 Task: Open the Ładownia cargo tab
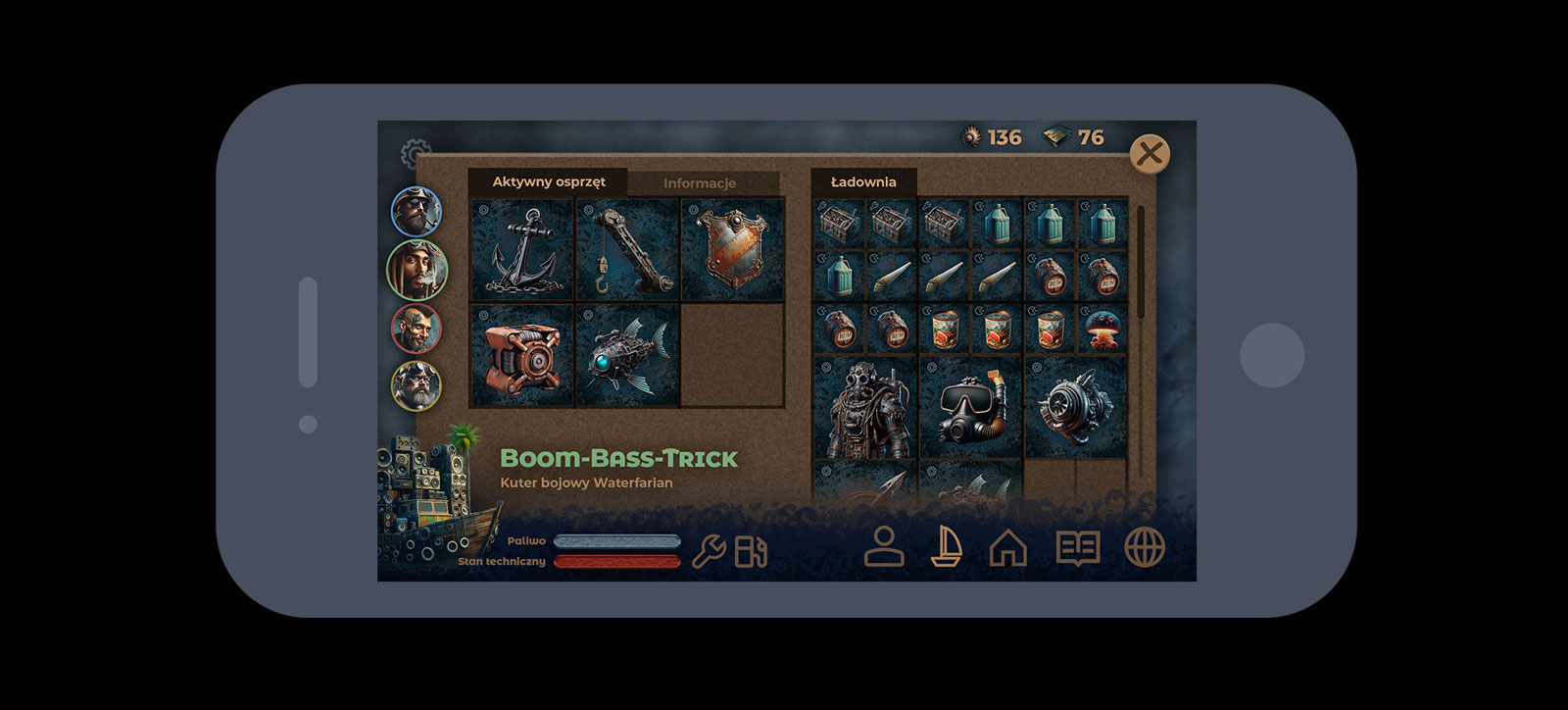coord(863,181)
